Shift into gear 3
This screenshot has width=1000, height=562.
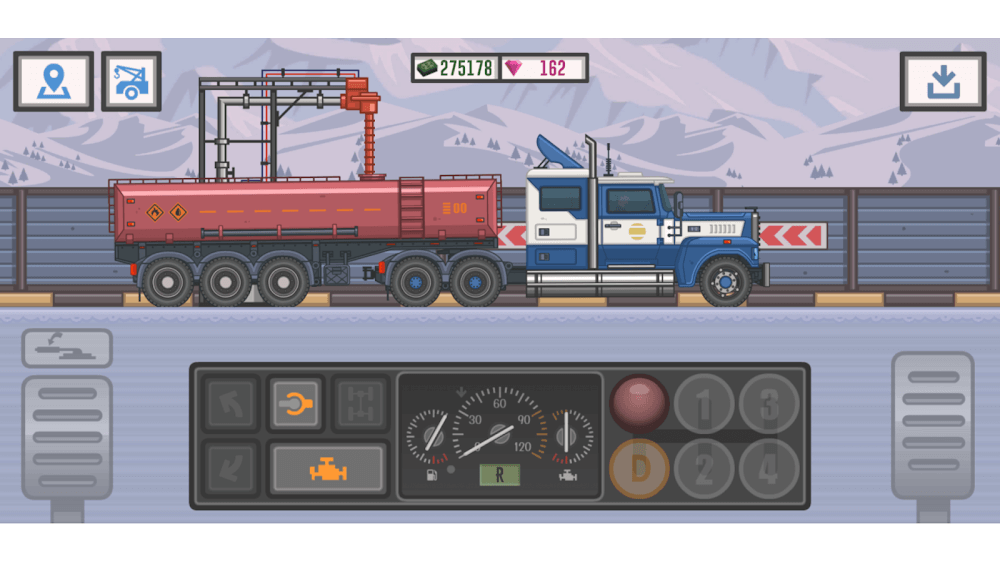(768, 404)
